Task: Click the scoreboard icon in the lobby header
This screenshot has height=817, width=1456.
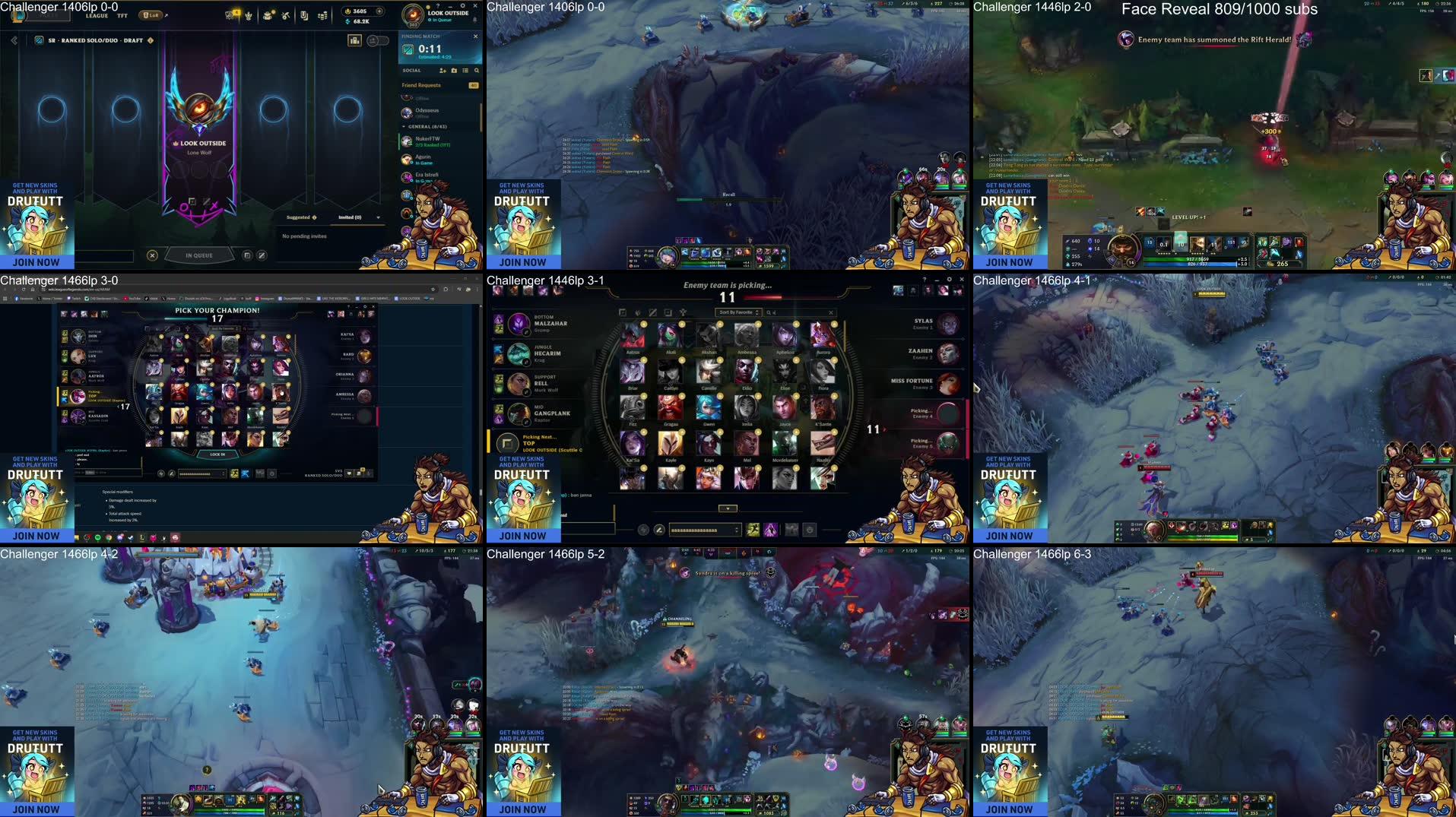Action: point(355,41)
